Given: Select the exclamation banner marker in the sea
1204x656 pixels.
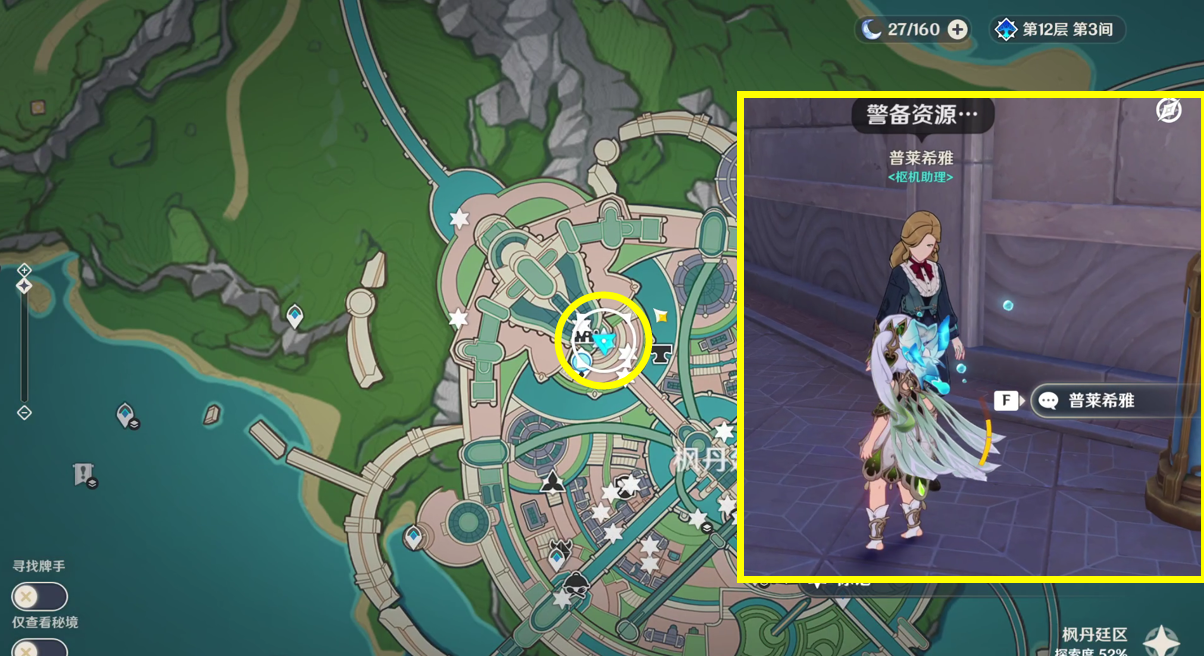Looking at the screenshot, I should 83,474.
